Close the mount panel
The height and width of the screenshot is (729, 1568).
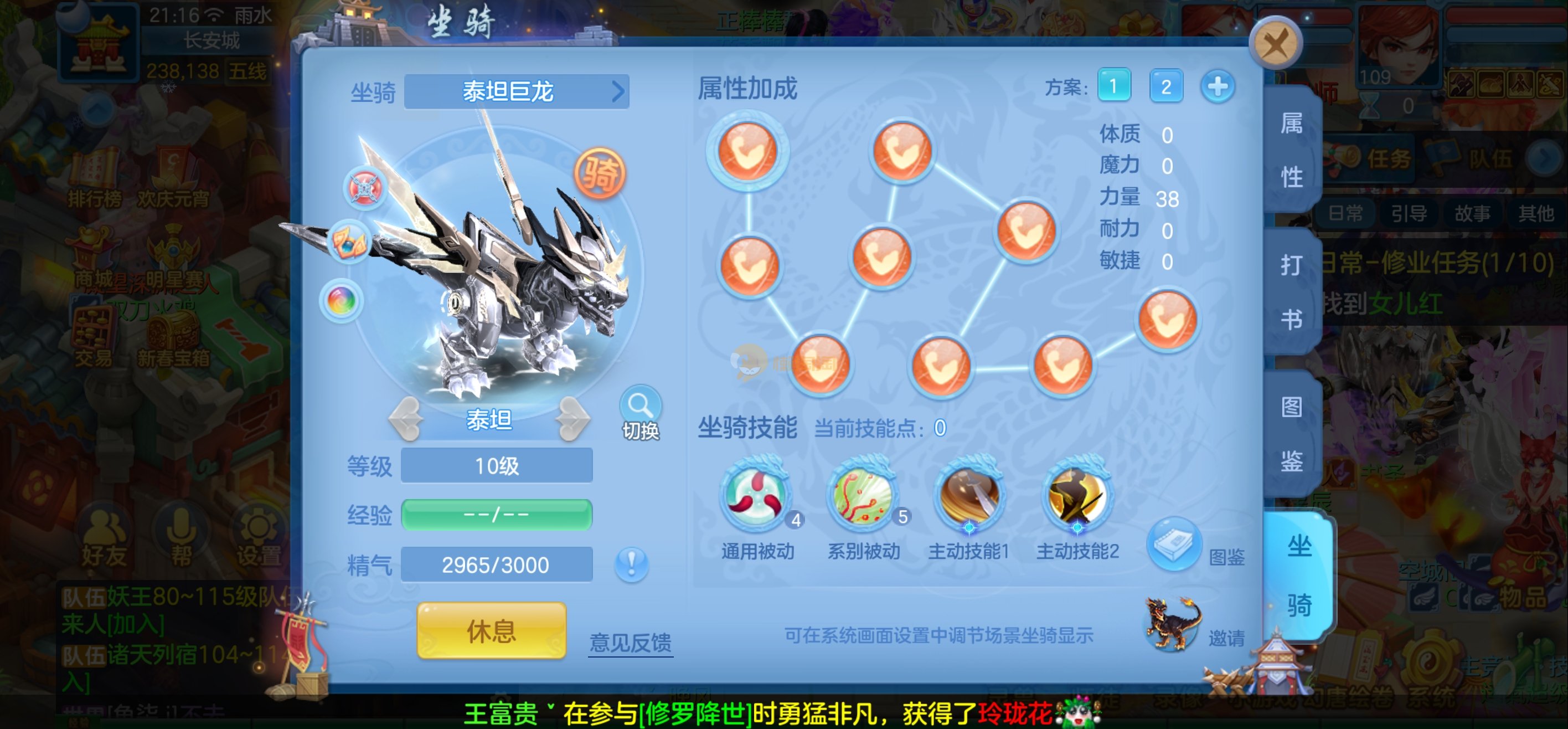[x=1275, y=43]
